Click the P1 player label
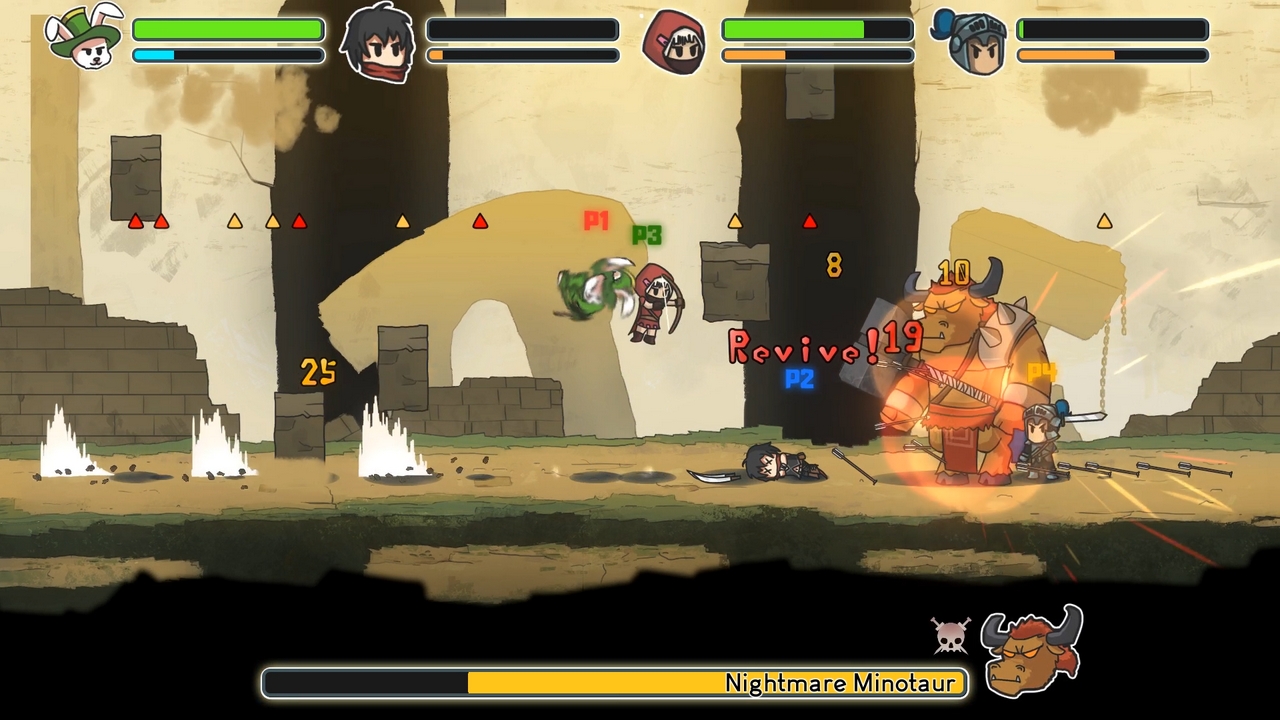Image resolution: width=1280 pixels, height=720 pixels. [x=596, y=222]
